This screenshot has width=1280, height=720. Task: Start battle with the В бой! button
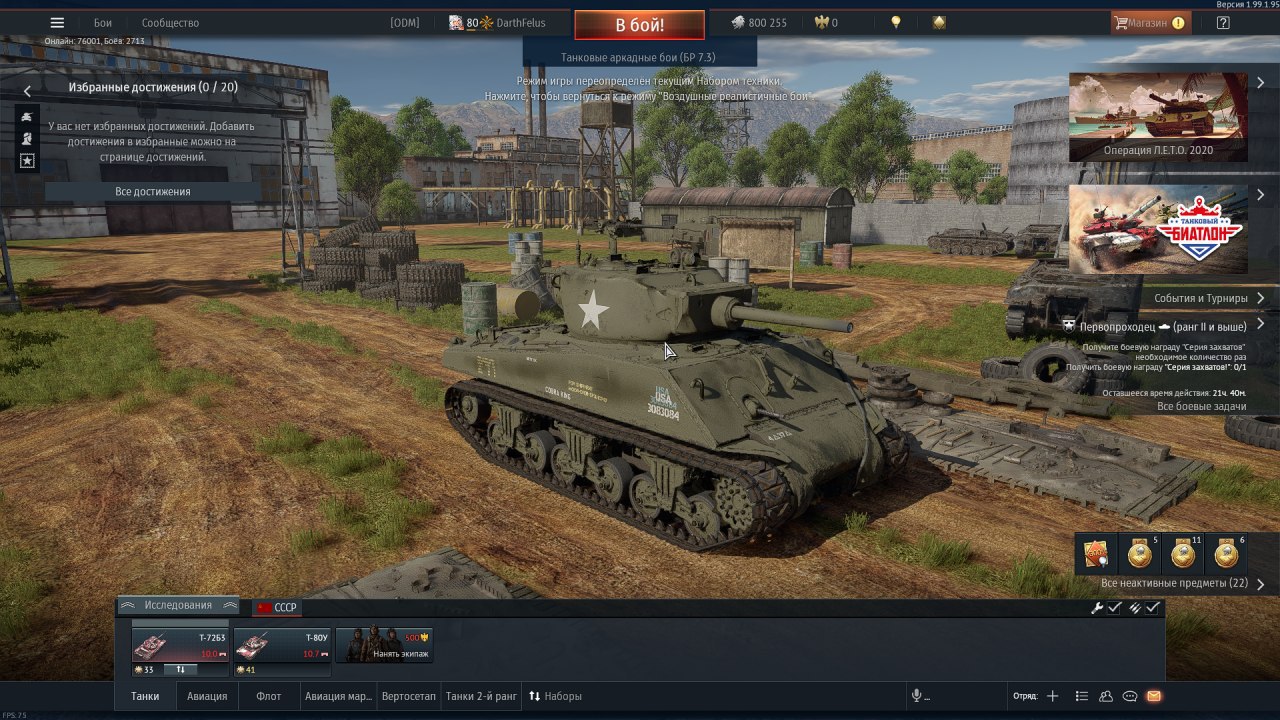point(639,25)
